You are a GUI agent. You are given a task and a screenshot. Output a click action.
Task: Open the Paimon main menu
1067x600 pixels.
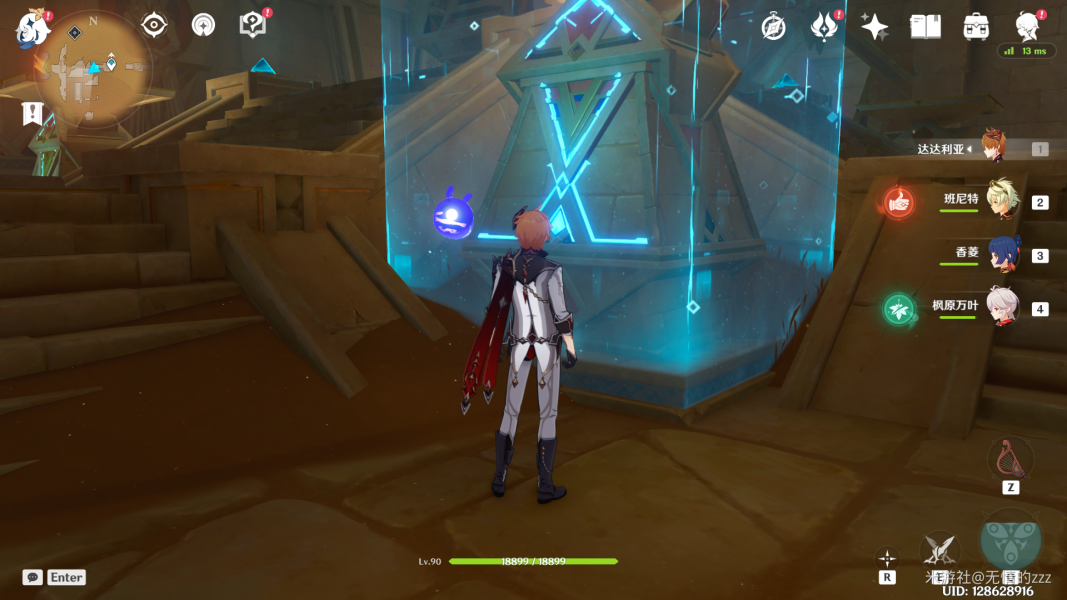pyautogui.click(x=33, y=29)
